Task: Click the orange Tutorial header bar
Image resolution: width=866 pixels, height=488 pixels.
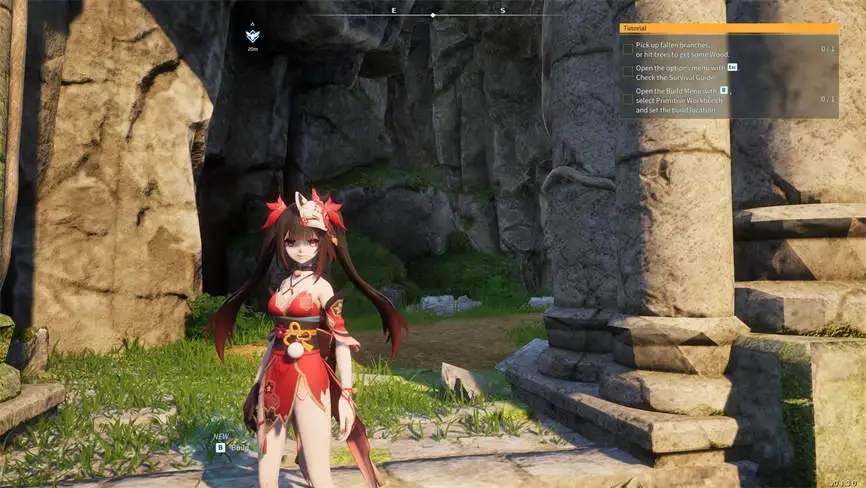Action: point(728,29)
